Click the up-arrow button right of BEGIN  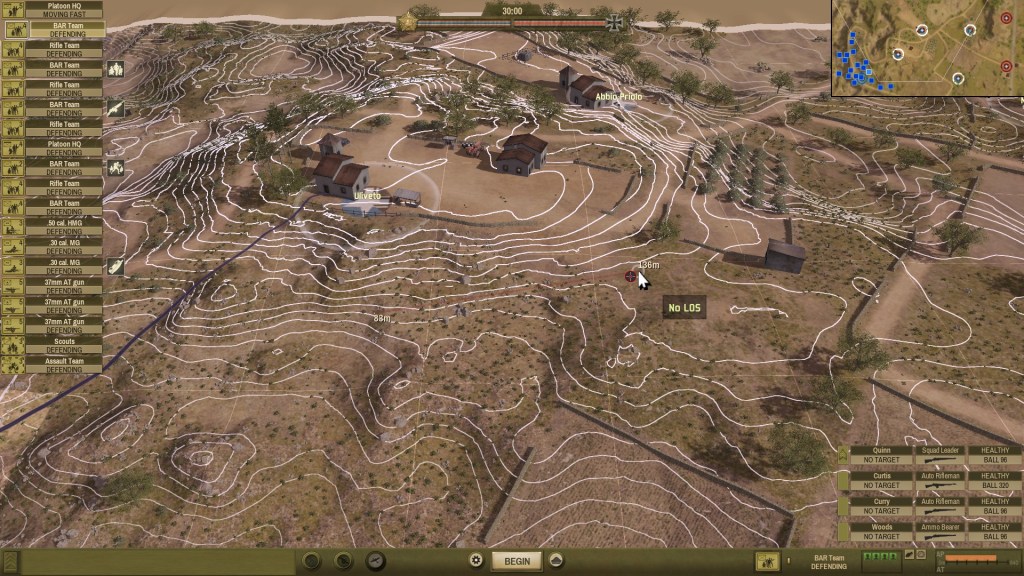coord(556,561)
